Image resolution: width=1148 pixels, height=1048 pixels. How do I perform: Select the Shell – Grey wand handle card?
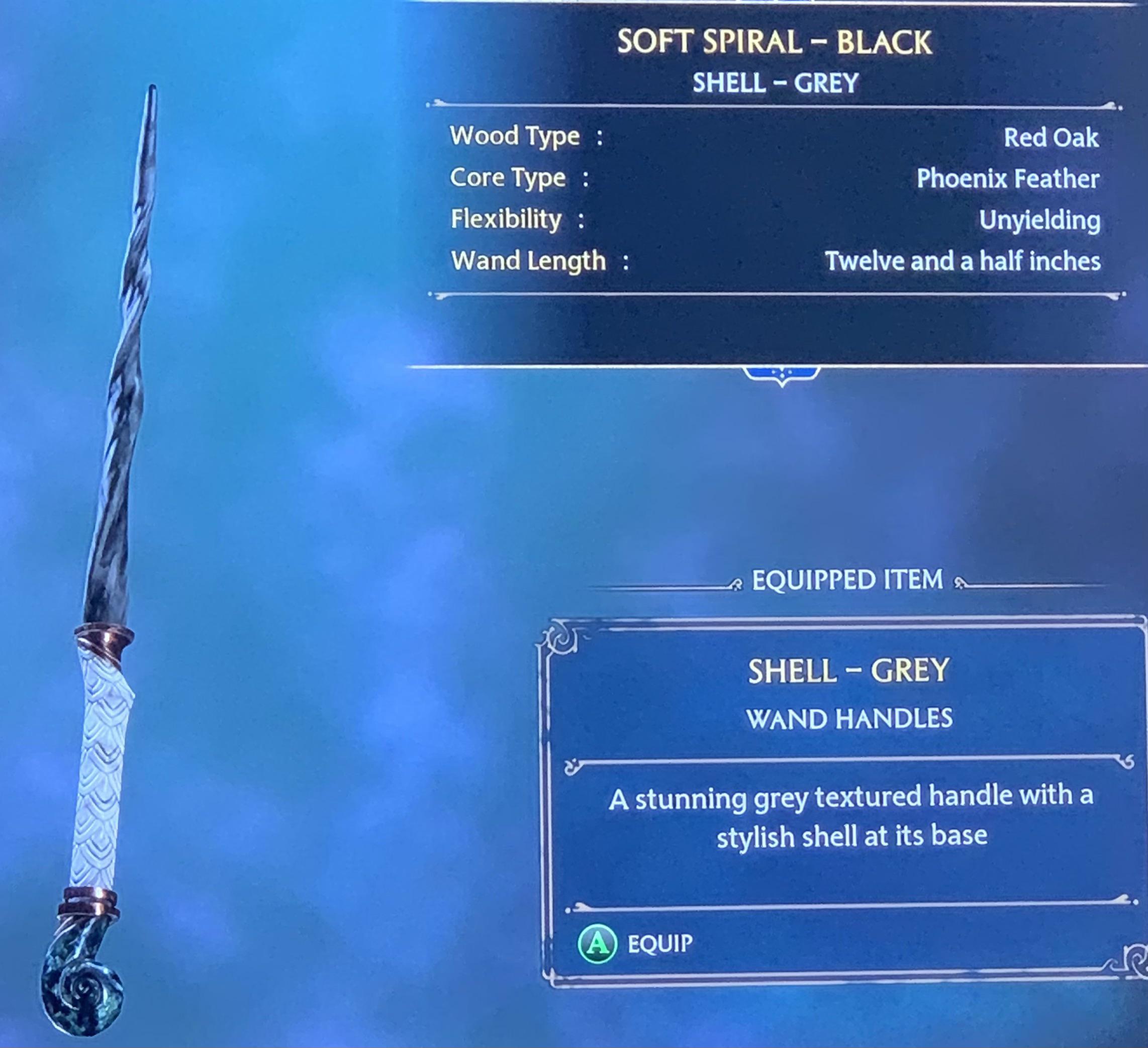(846, 797)
